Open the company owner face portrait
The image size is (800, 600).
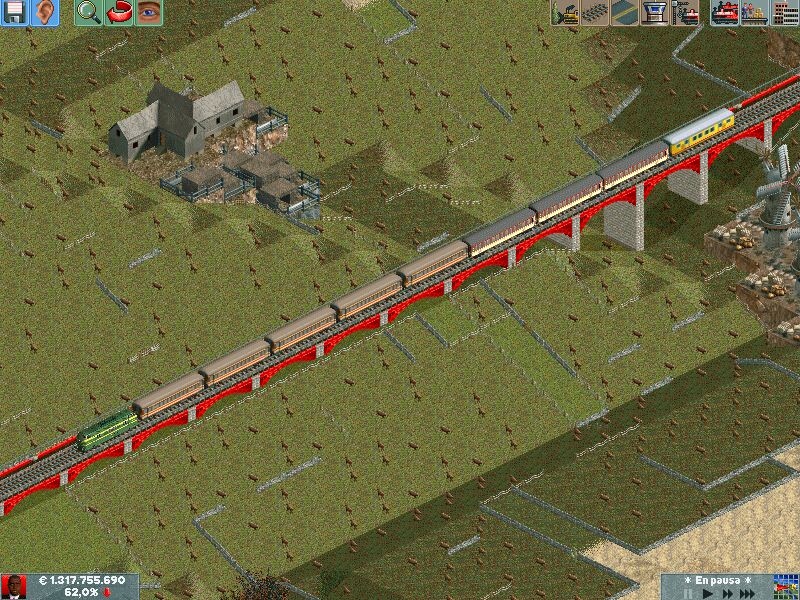coord(14,587)
